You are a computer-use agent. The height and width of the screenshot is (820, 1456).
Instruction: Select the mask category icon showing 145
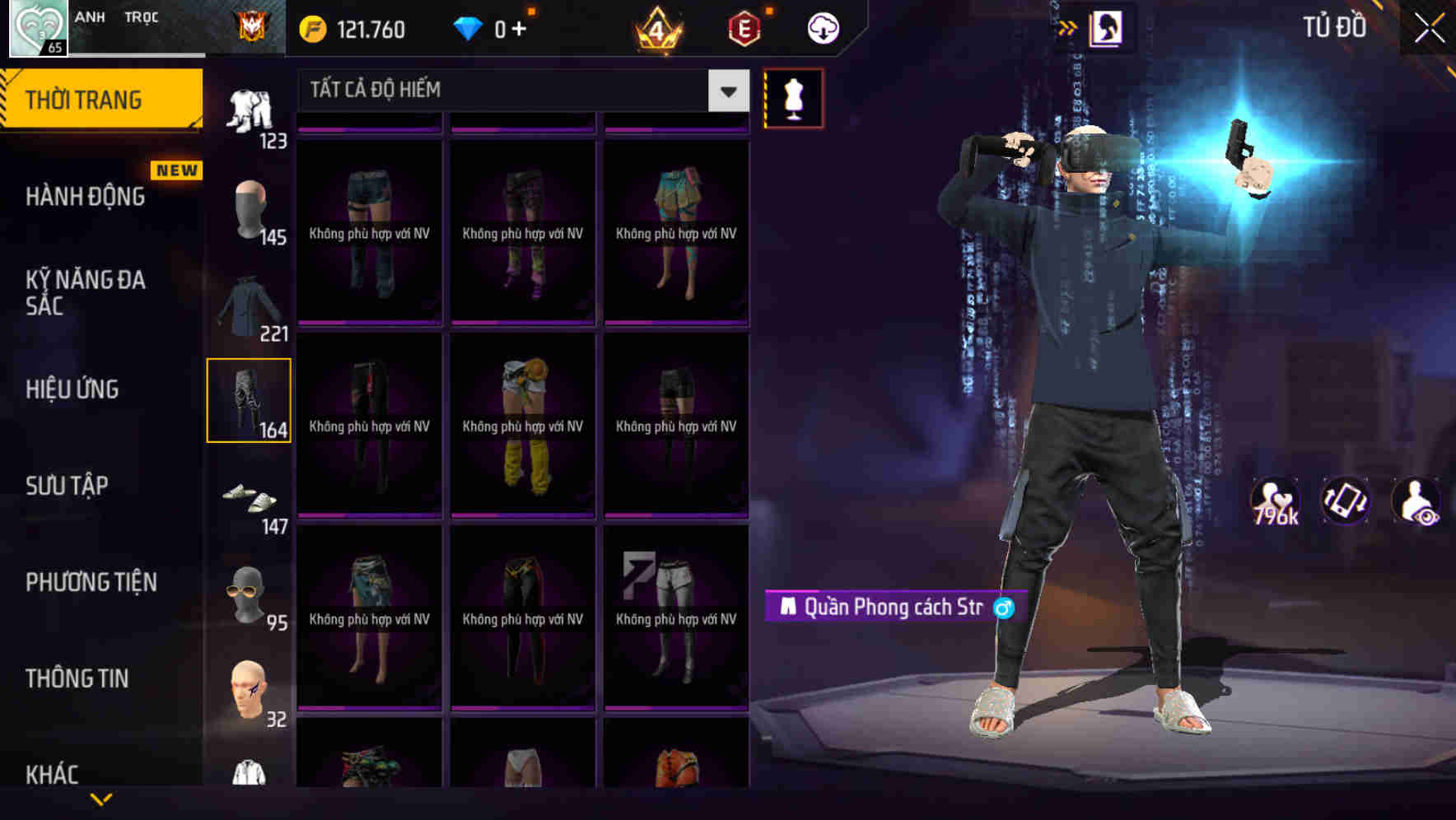click(x=250, y=207)
